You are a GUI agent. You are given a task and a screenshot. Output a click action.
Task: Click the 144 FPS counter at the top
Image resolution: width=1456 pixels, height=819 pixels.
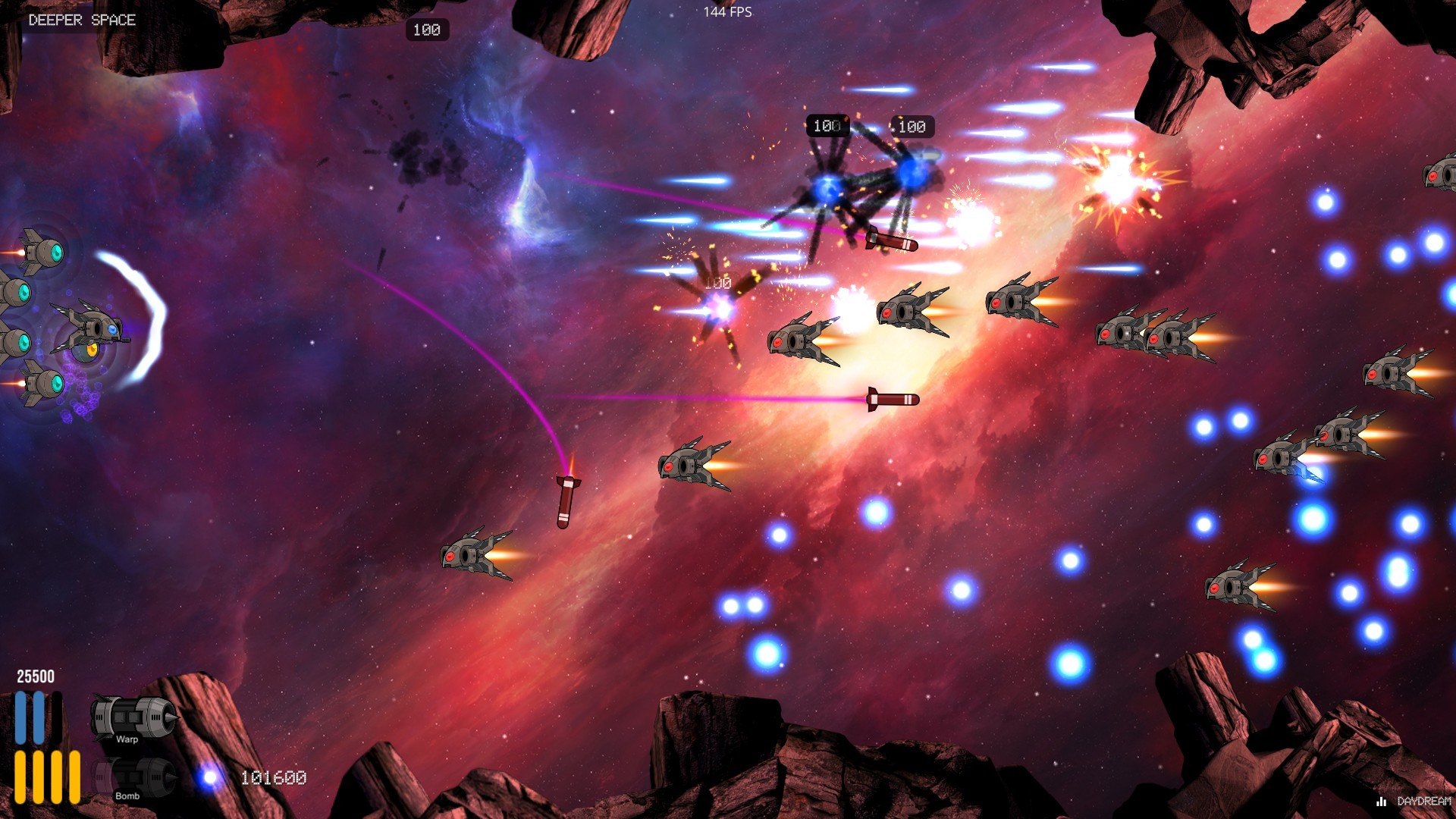(727, 11)
